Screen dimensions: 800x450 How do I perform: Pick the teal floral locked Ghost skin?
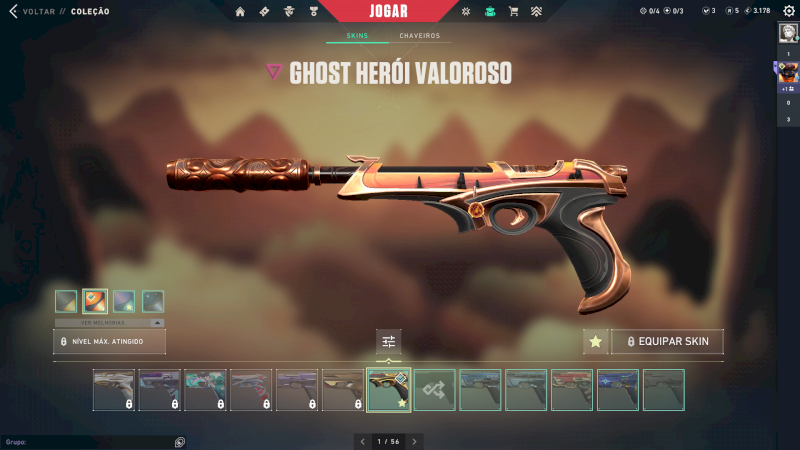coord(205,390)
